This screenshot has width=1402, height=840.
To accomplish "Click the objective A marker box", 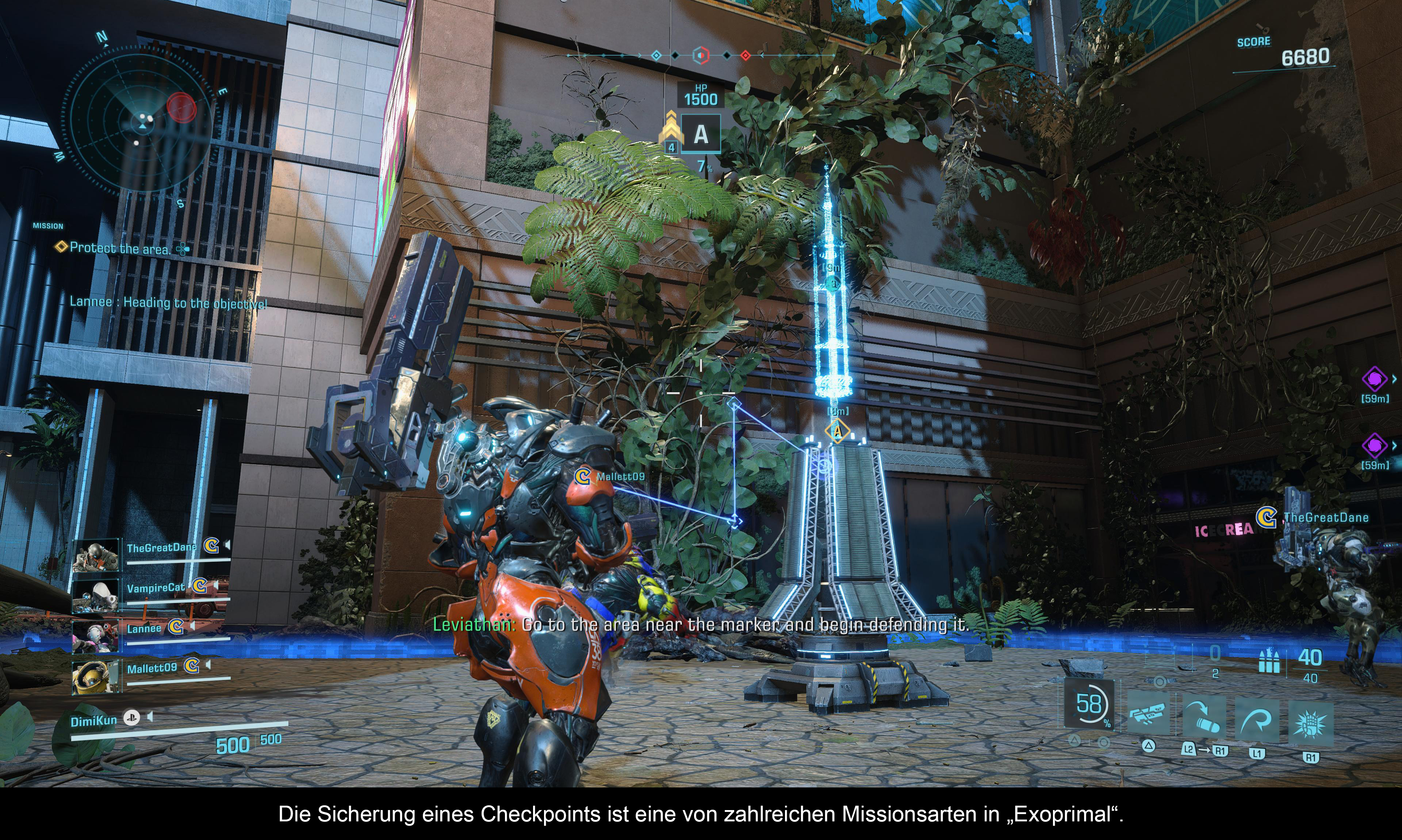I will 701,134.
